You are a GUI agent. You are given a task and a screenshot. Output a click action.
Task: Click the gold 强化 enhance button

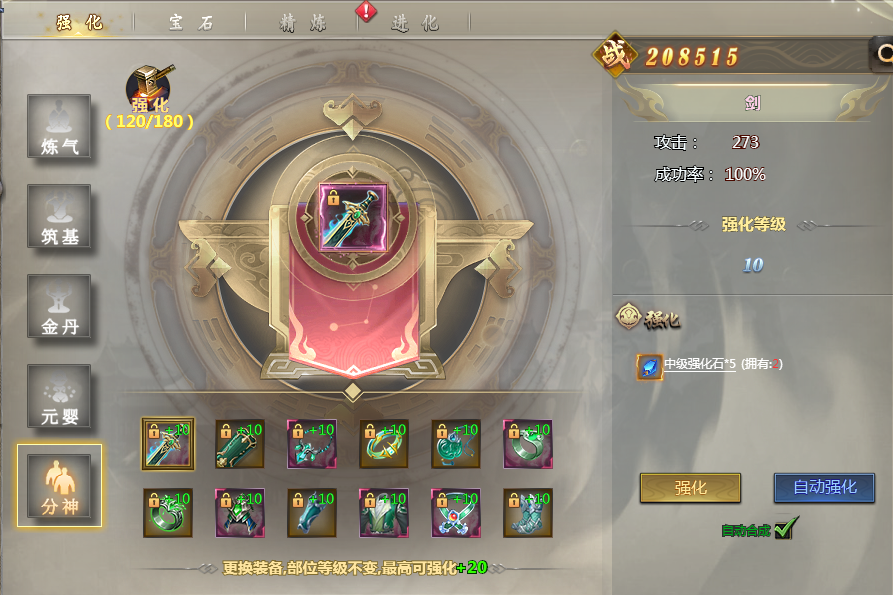point(690,488)
